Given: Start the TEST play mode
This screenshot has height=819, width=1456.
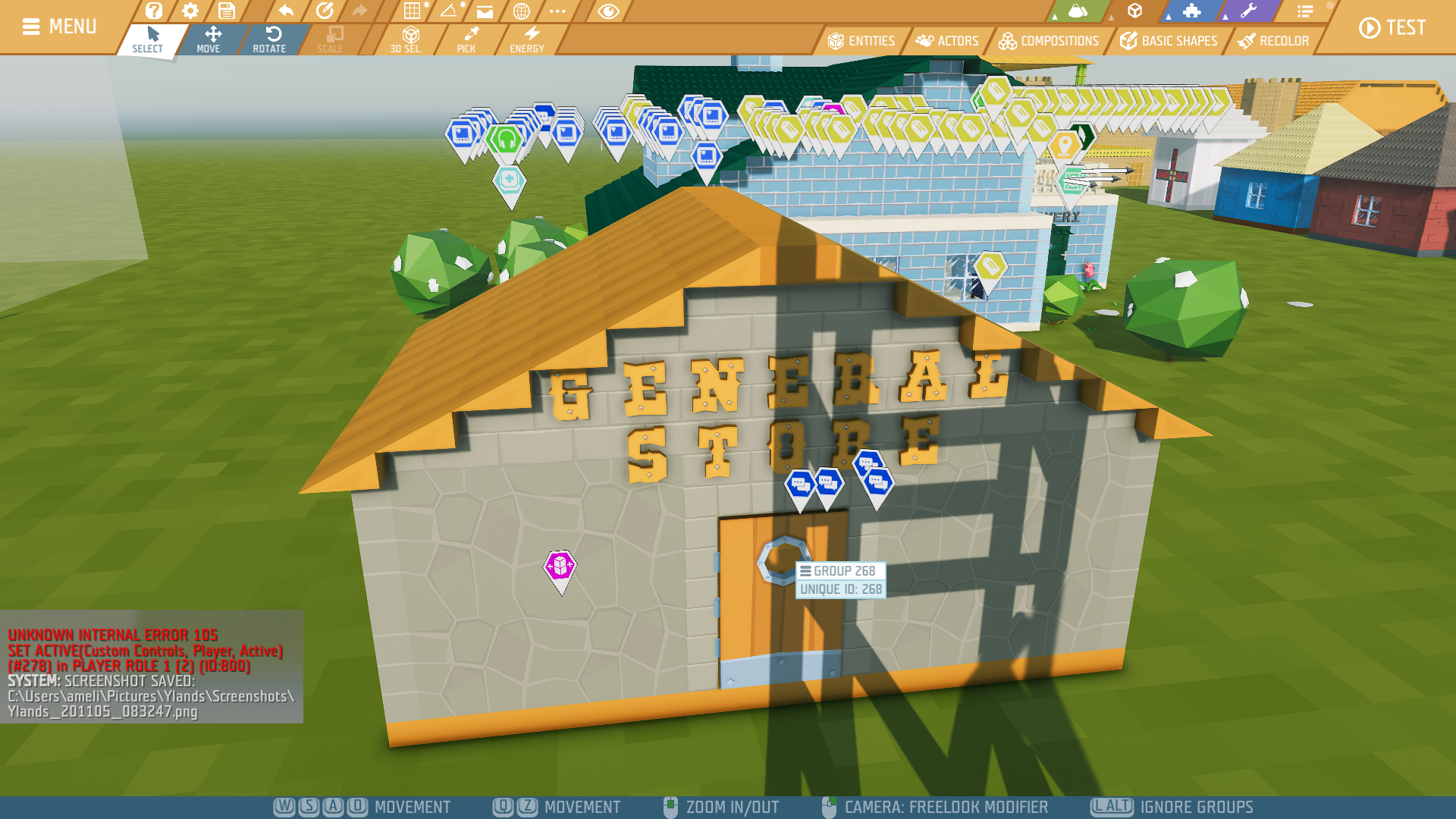Looking at the screenshot, I should (x=1392, y=28).
